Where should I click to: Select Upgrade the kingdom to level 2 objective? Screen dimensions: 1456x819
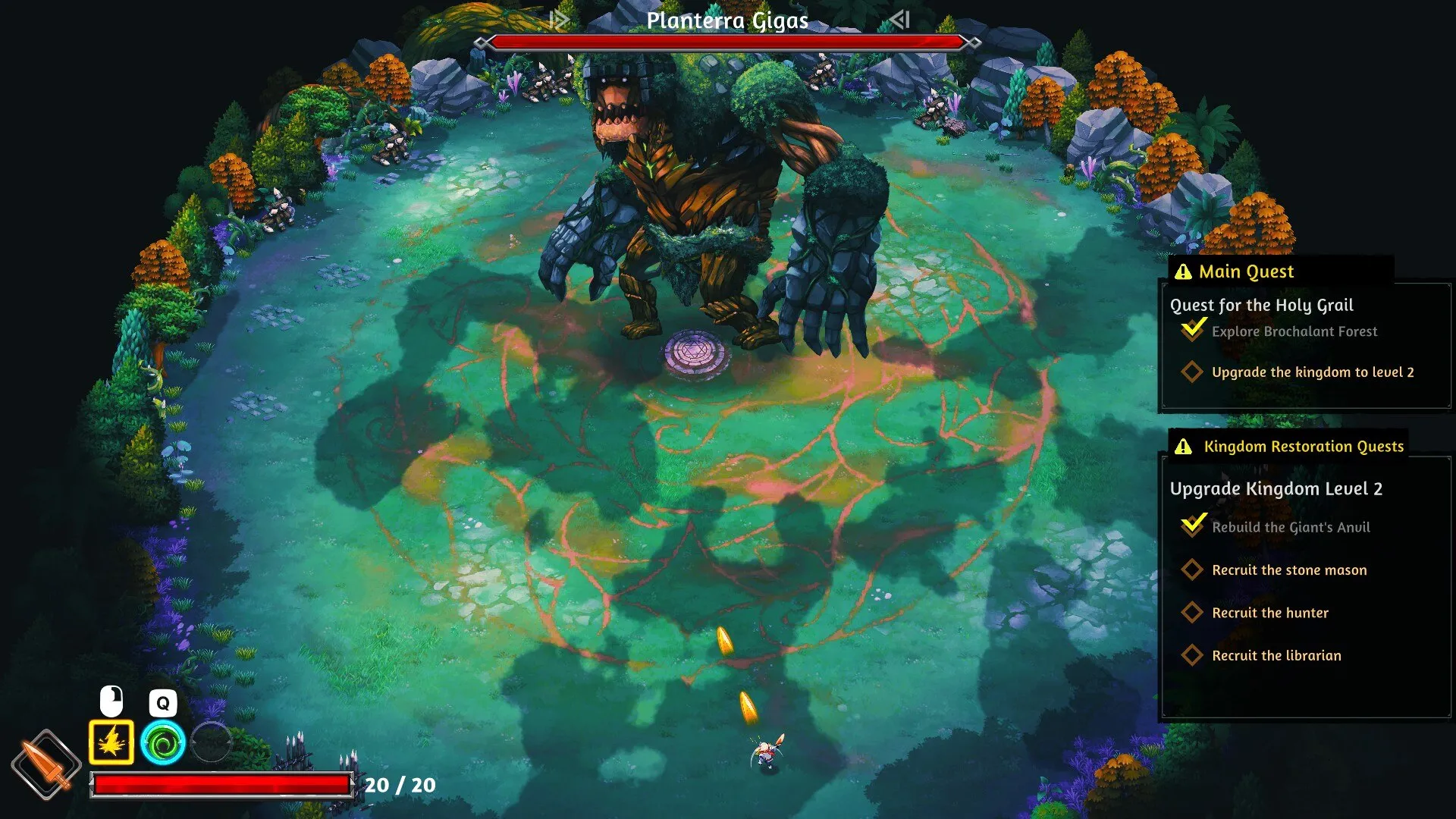1312,372
